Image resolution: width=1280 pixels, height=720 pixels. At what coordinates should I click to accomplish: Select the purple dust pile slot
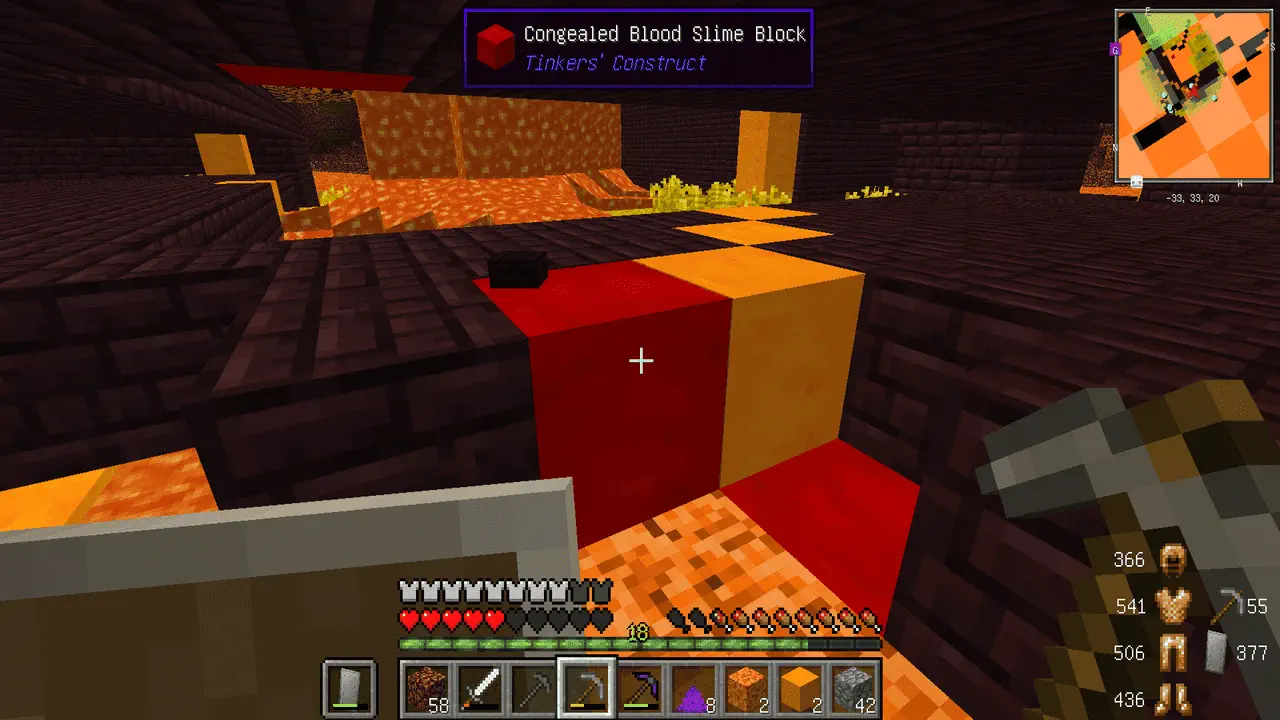click(693, 688)
